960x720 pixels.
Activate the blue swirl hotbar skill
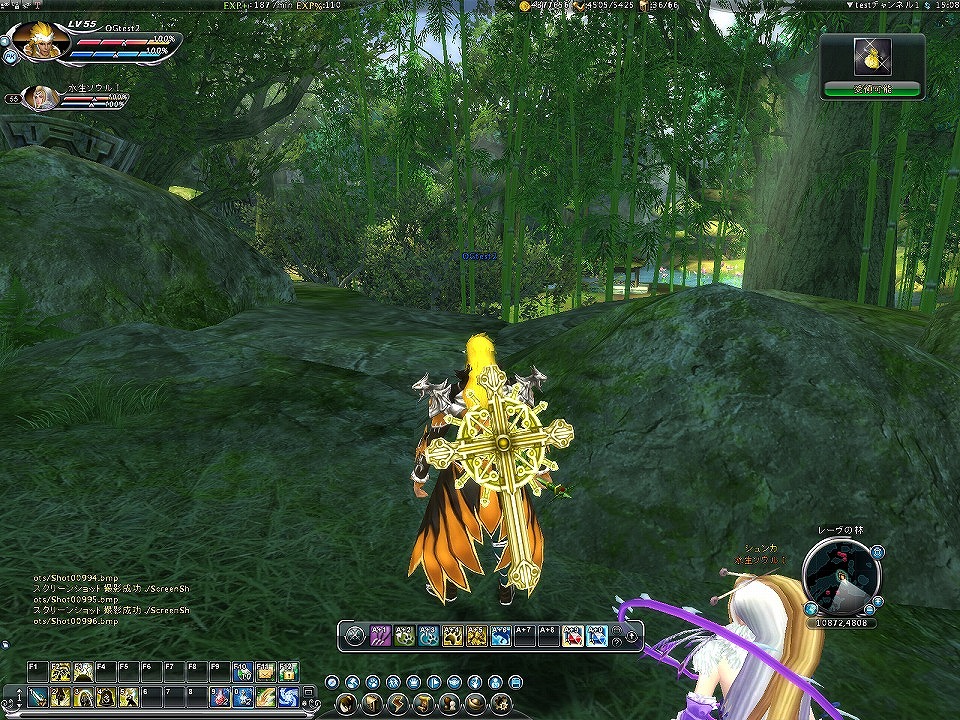click(x=287, y=697)
